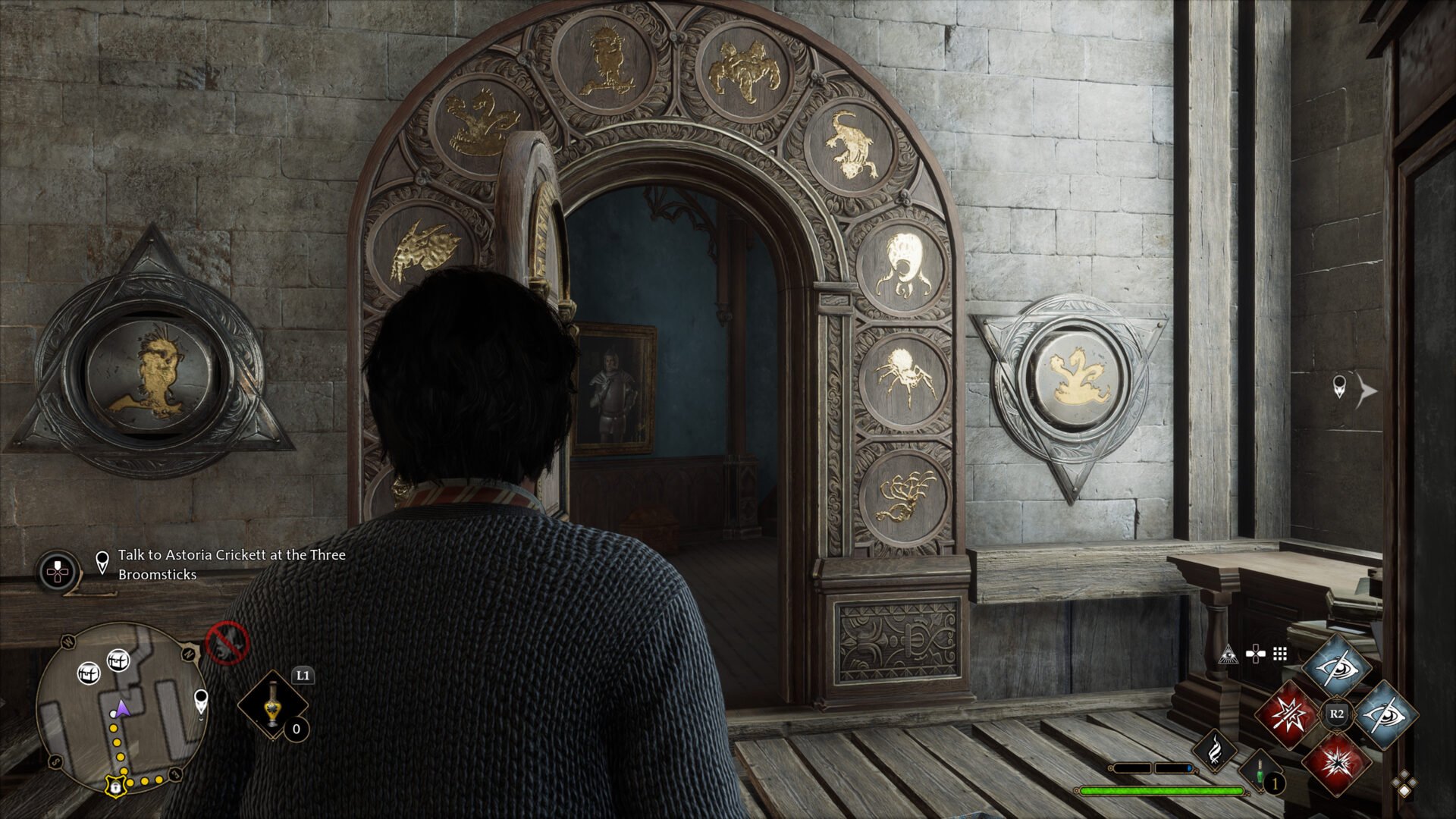Viewport: 1456px width, 819px height.
Task: Toggle the spell set grid indicator
Action: coord(1279,652)
